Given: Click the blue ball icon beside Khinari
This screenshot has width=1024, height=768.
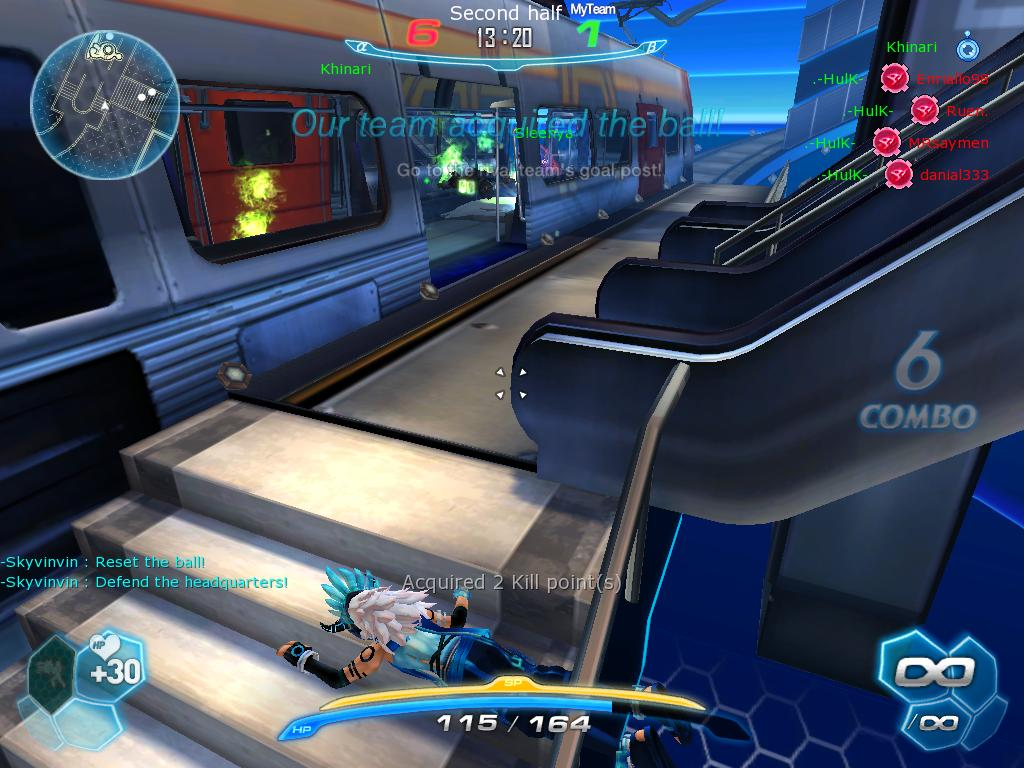Looking at the screenshot, I should pos(967,47).
